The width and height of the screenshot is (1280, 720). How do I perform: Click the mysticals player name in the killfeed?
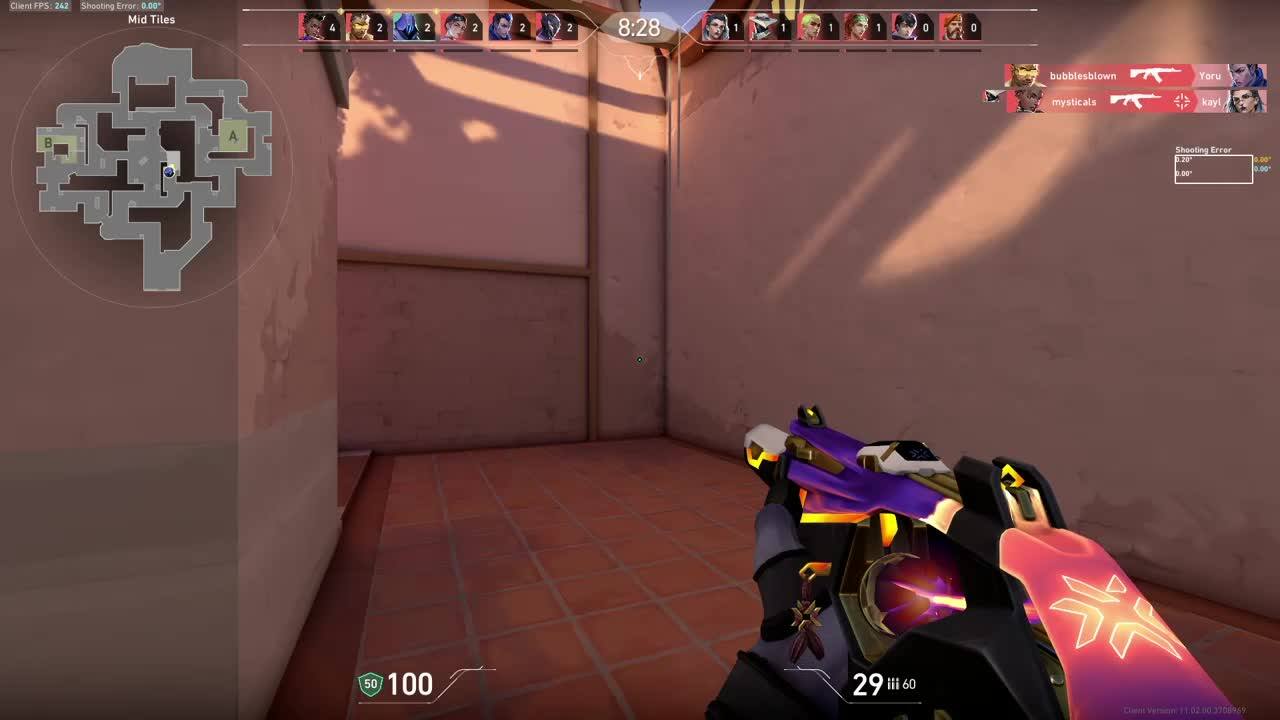(x=1075, y=101)
